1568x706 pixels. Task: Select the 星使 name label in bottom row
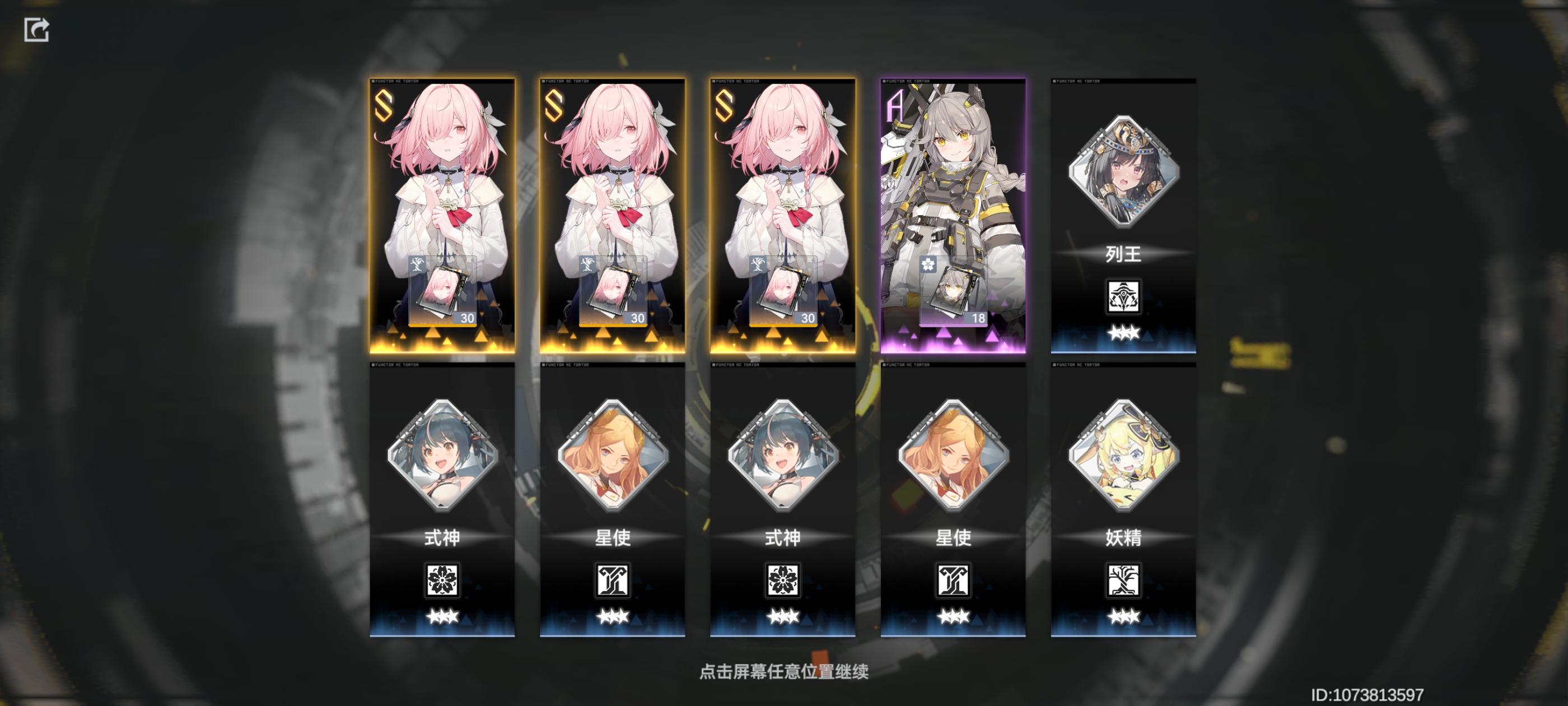coord(612,539)
